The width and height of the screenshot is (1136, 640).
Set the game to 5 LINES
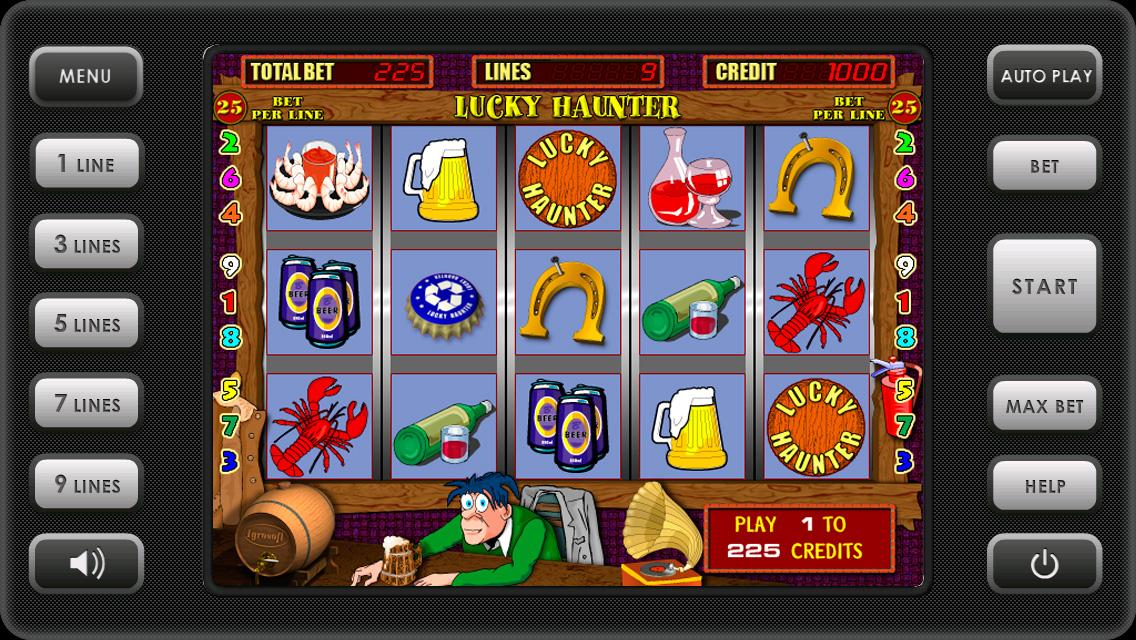pos(86,324)
